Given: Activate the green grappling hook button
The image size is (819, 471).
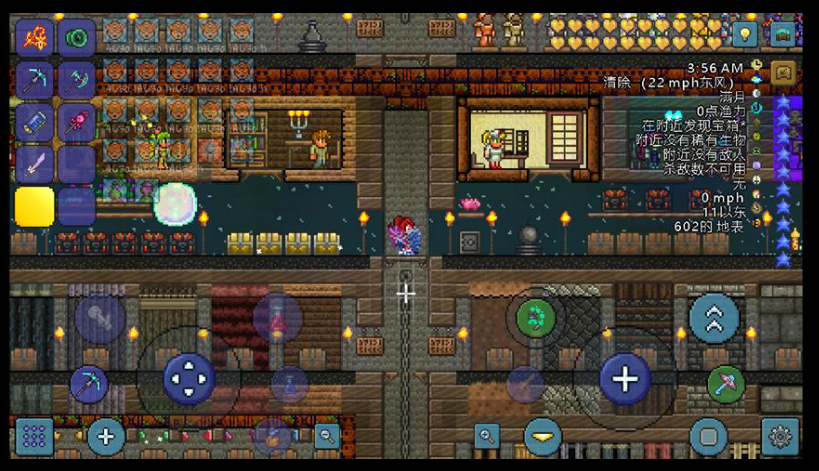Looking at the screenshot, I should point(536,318).
